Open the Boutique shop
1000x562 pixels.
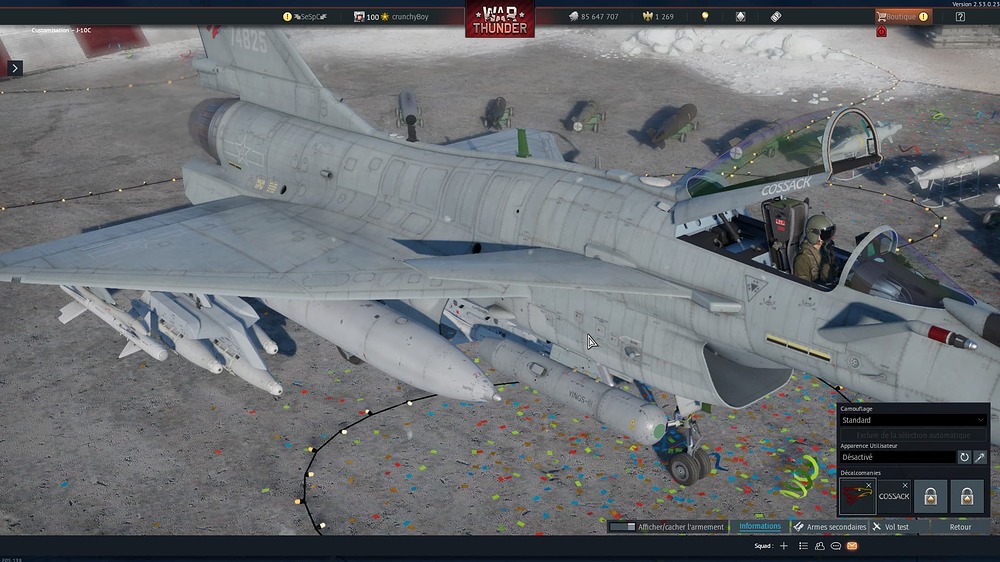tap(903, 17)
